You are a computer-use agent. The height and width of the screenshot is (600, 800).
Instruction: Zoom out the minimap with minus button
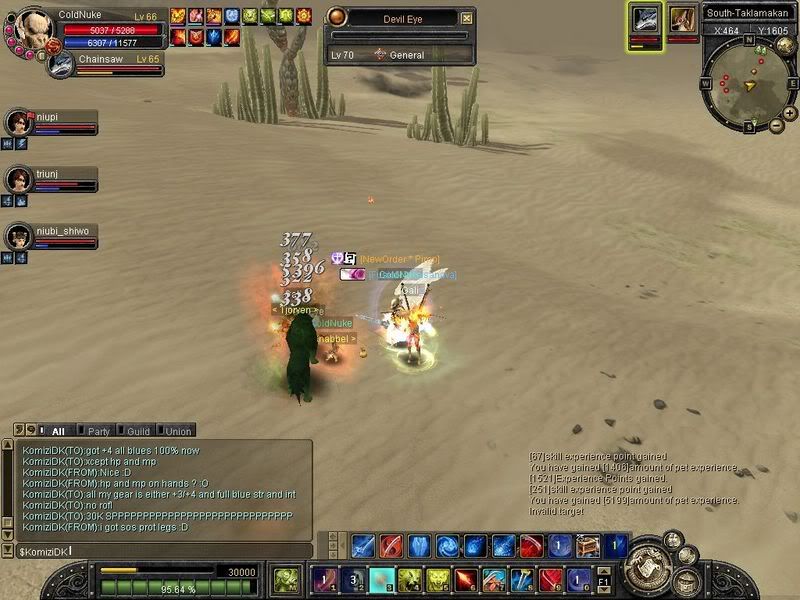777,126
